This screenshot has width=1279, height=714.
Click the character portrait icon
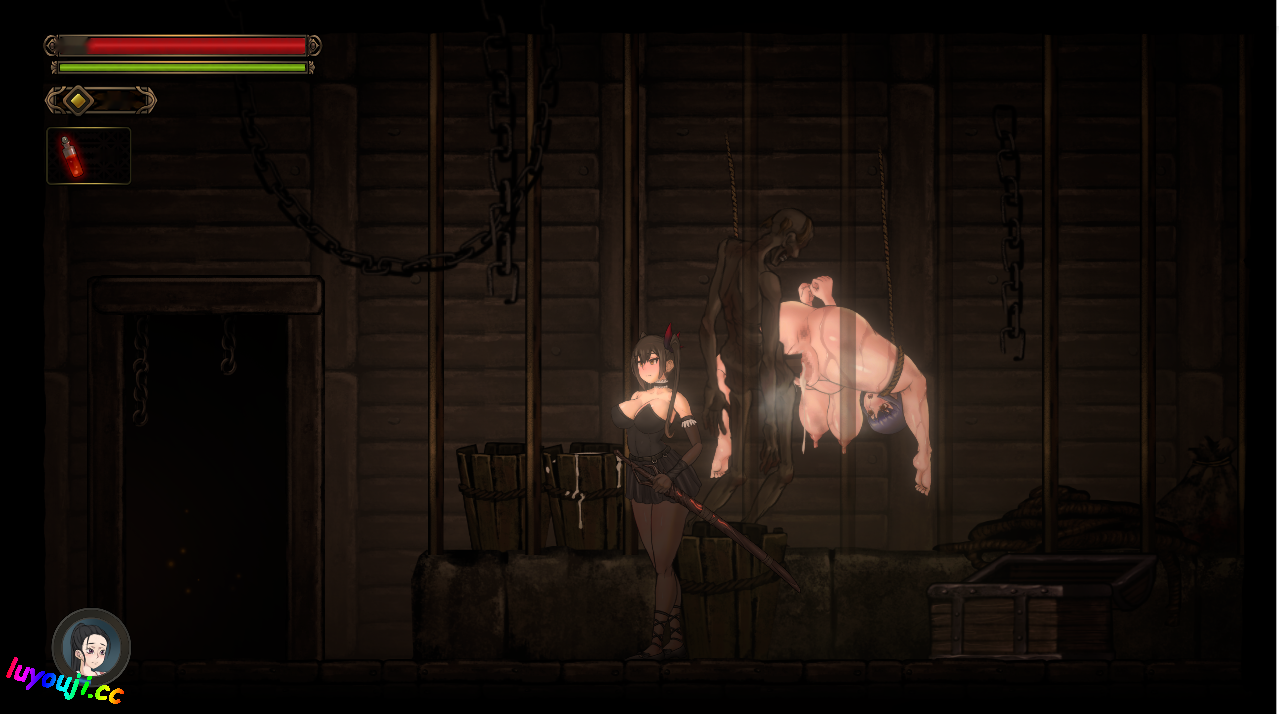[91, 647]
